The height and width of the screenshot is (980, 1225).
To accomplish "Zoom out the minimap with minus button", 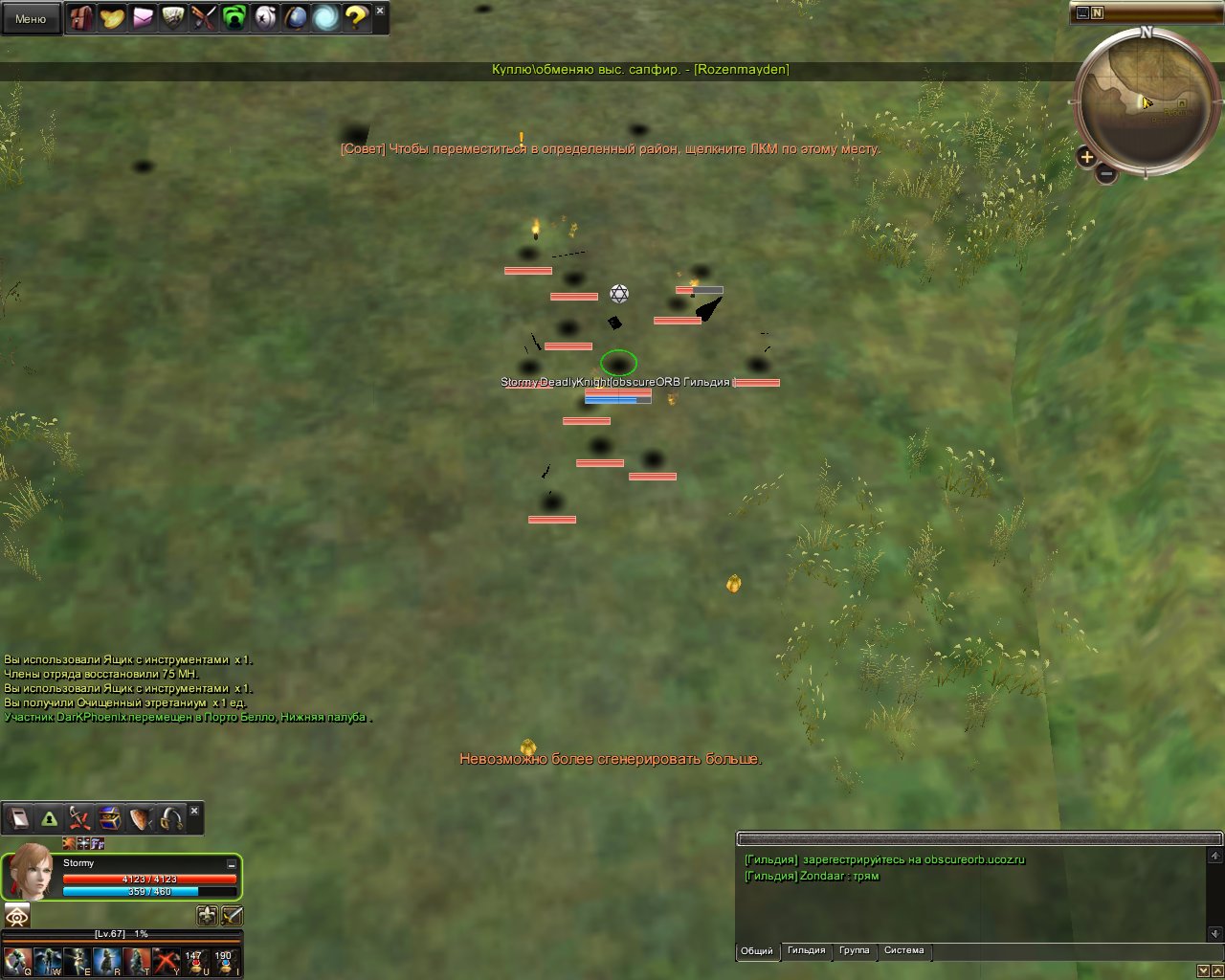I will click(x=1105, y=174).
